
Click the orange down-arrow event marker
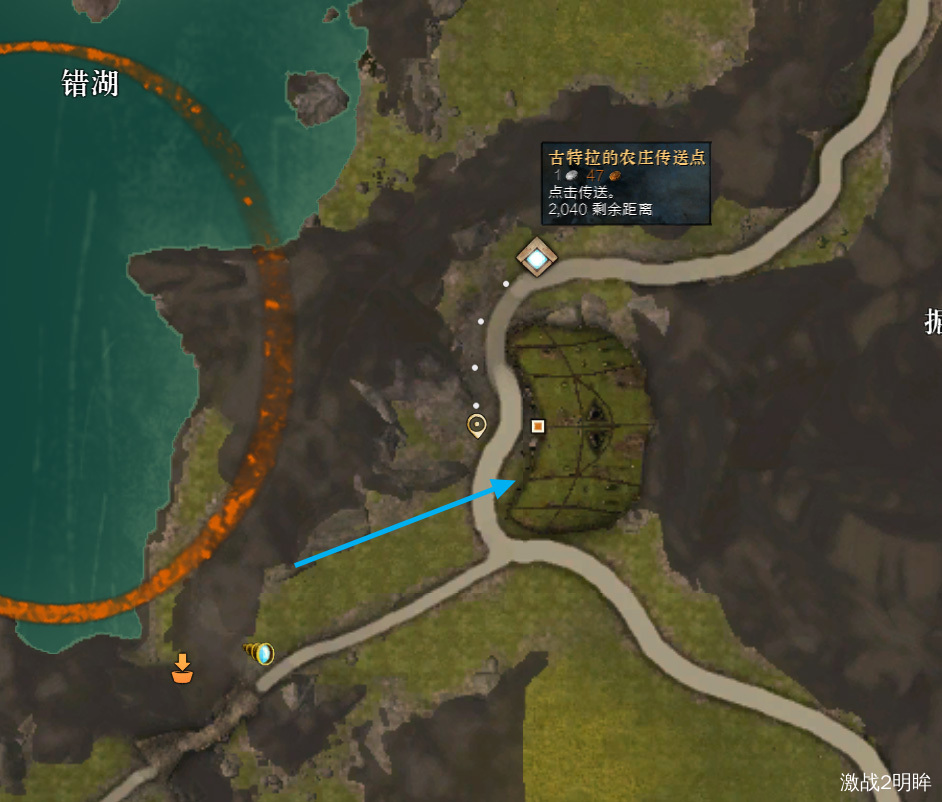pyautogui.click(x=182, y=668)
